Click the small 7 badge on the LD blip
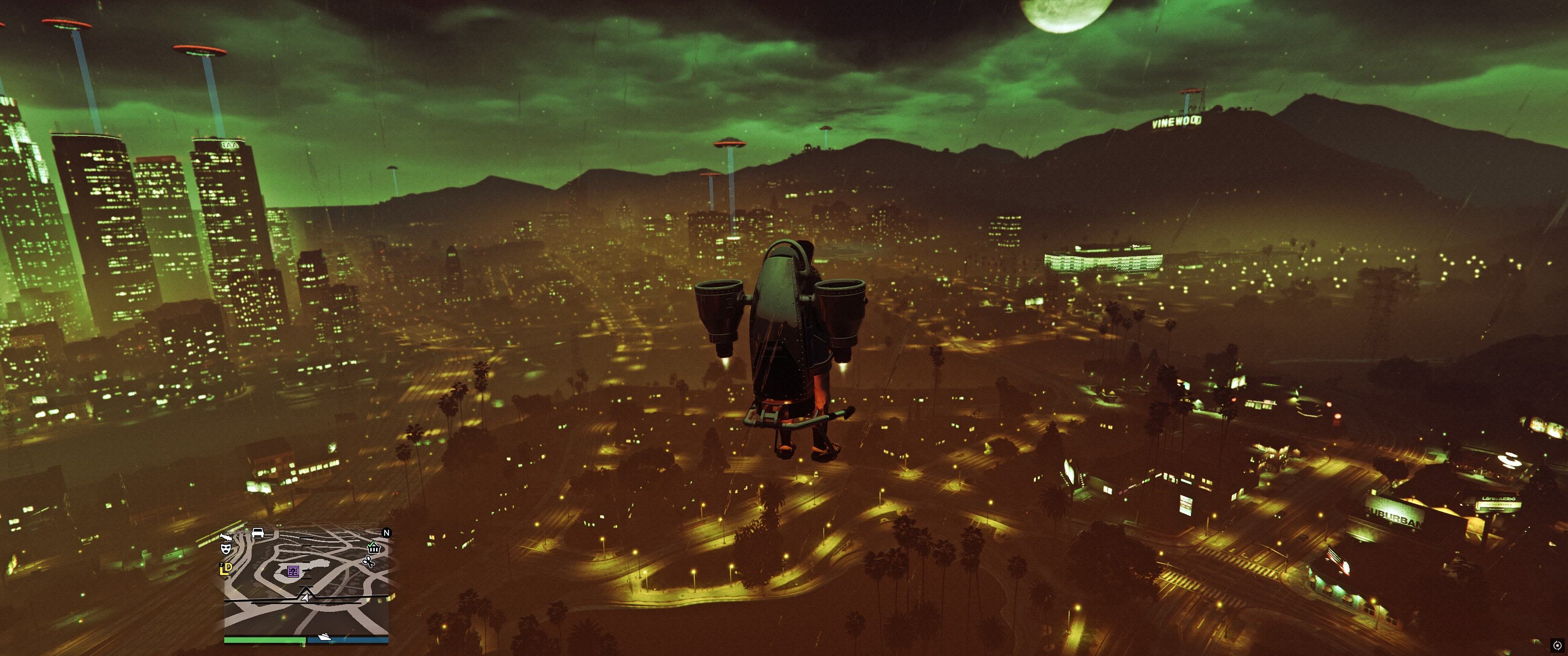This screenshot has height=656, width=1568. point(222,564)
